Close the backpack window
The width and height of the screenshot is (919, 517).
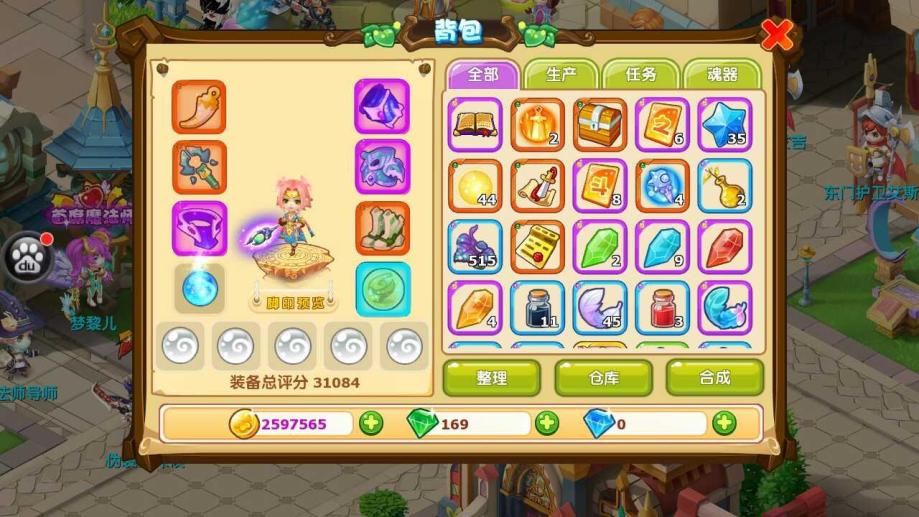(777, 36)
